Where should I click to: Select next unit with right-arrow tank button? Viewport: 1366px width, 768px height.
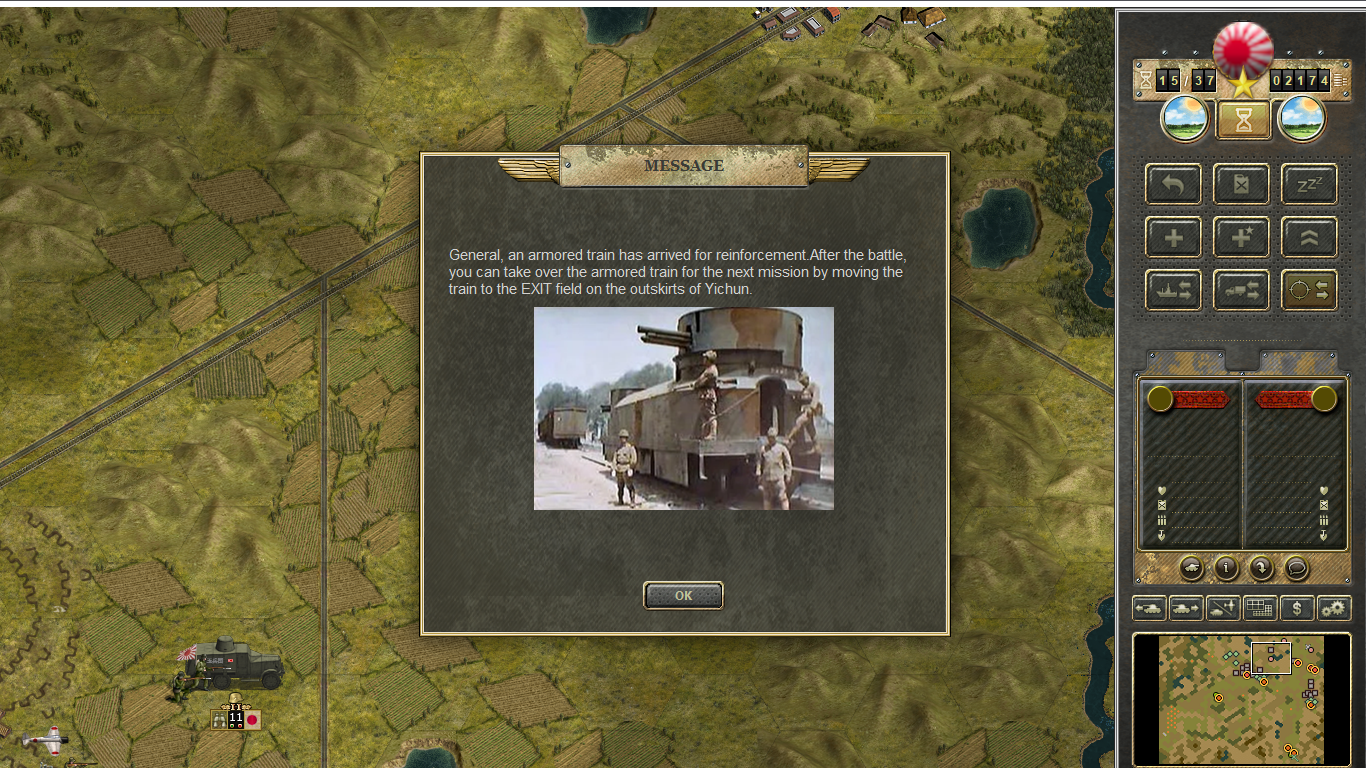click(1186, 607)
